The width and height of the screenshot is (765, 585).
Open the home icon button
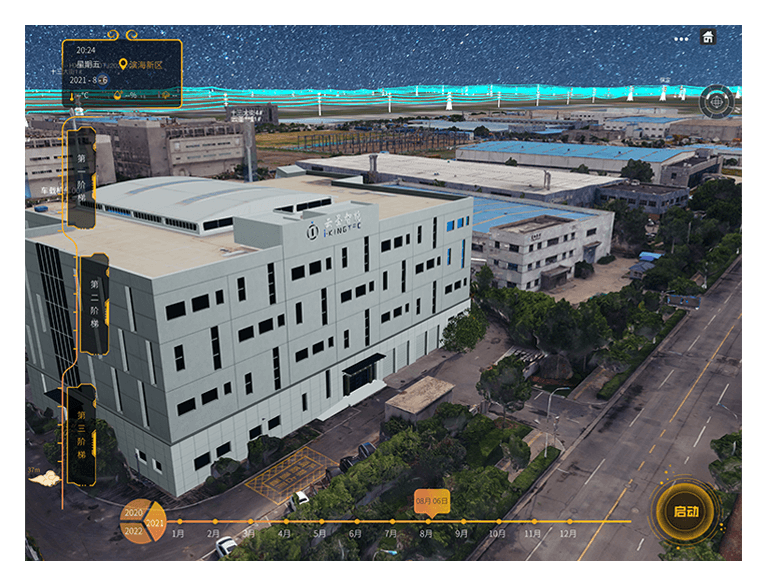pos(708,38)
